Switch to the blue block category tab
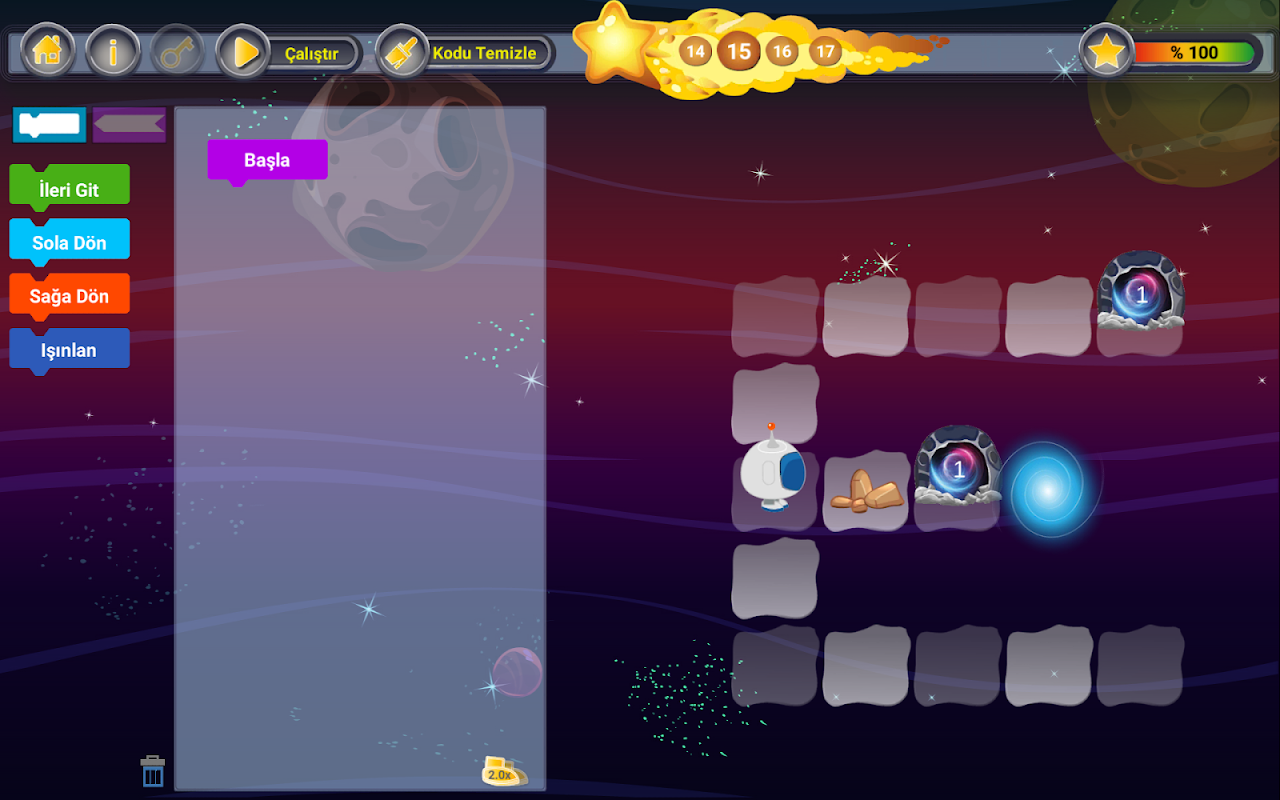Image resolution: width=1280 pixels, height=800 pixels. [x=49, y=125]
